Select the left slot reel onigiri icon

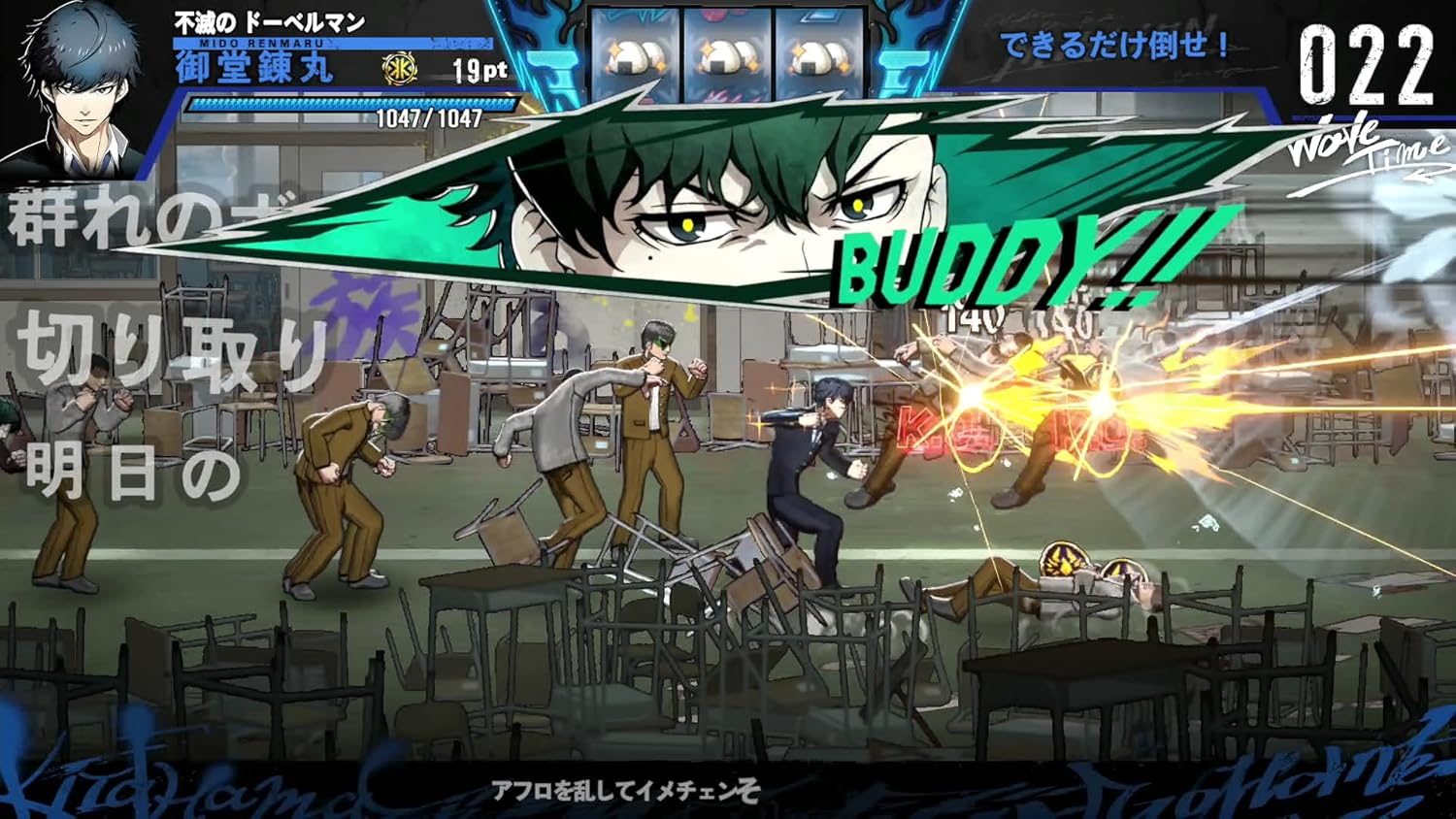click(x=638, y=53)
